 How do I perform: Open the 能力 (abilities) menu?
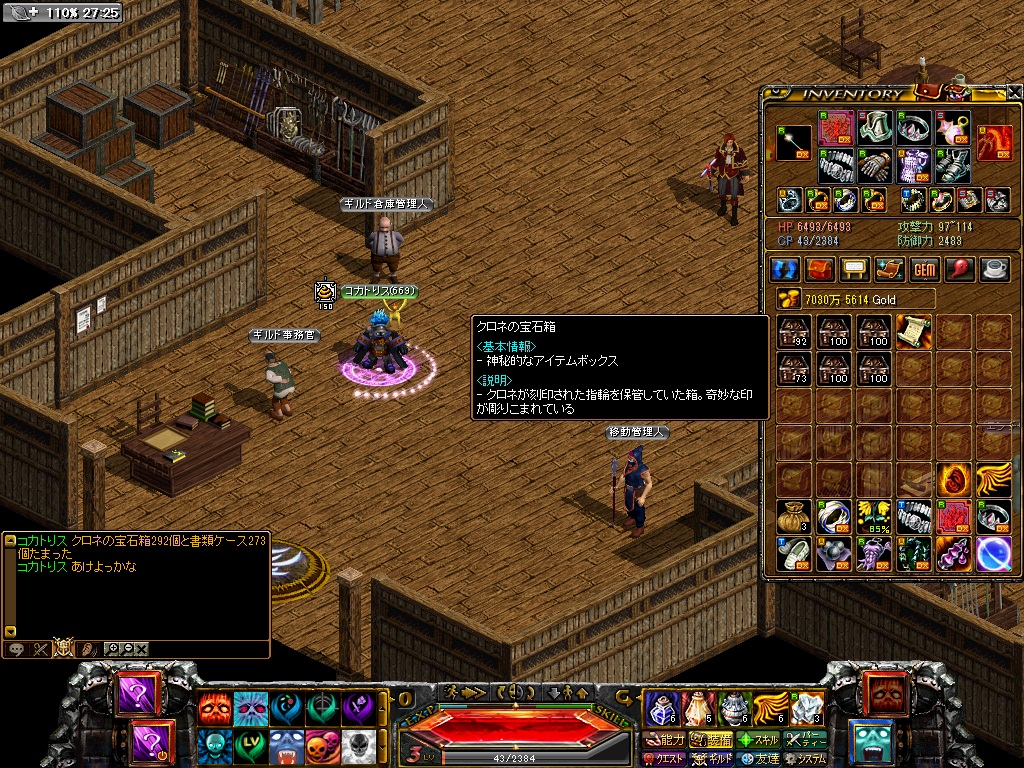(x=666, y=741)
